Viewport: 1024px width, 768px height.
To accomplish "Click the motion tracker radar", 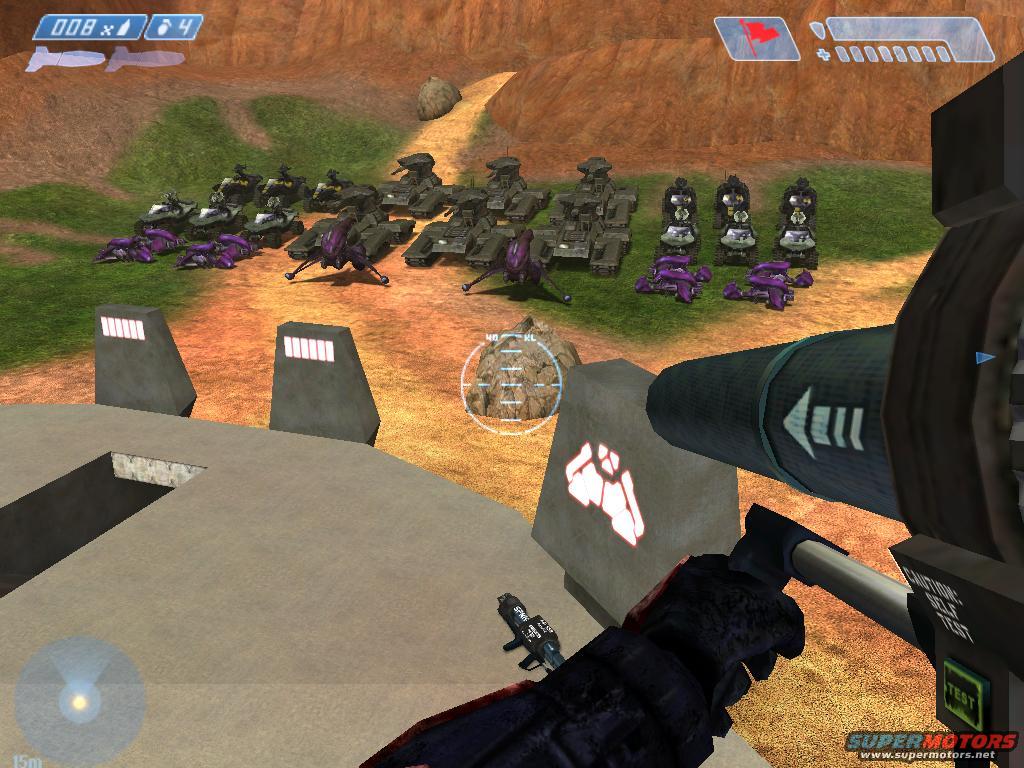I will [78, 699].
